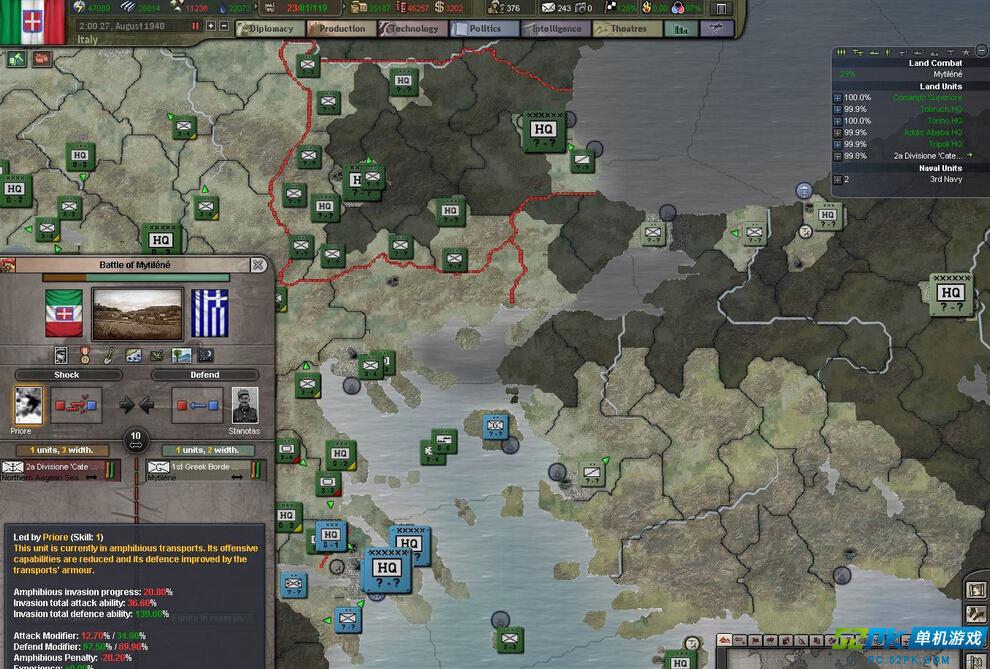Viewport: 990px width, 669px height.
Task: Select the 2a Divisione 'Cate' attacker row
Action: pyautogui.click(x=60, y=468)
